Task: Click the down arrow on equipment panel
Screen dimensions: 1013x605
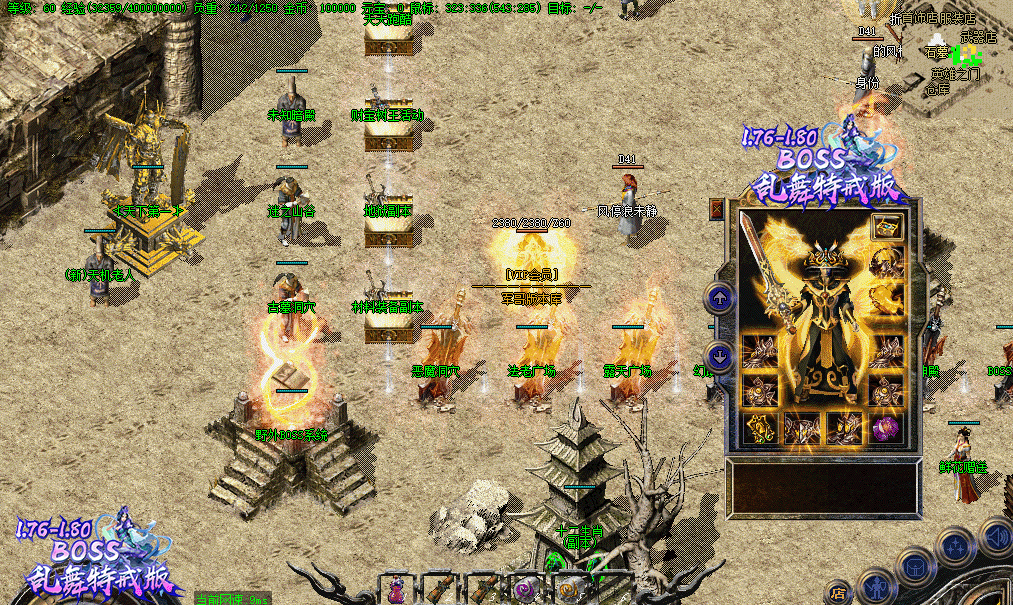Action: pyautogui.click(x=719, y=355)
